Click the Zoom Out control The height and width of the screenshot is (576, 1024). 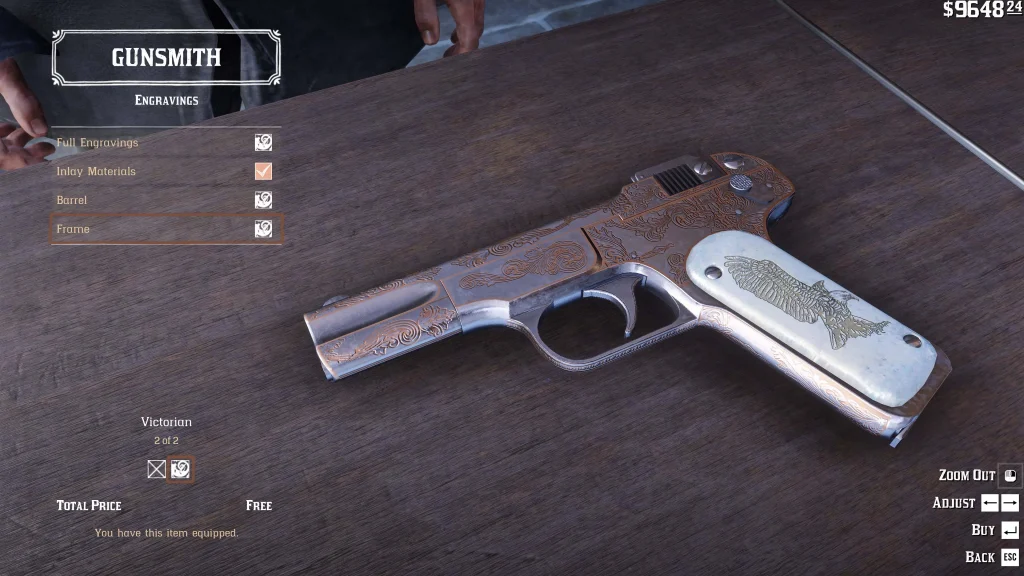point(979,476)
